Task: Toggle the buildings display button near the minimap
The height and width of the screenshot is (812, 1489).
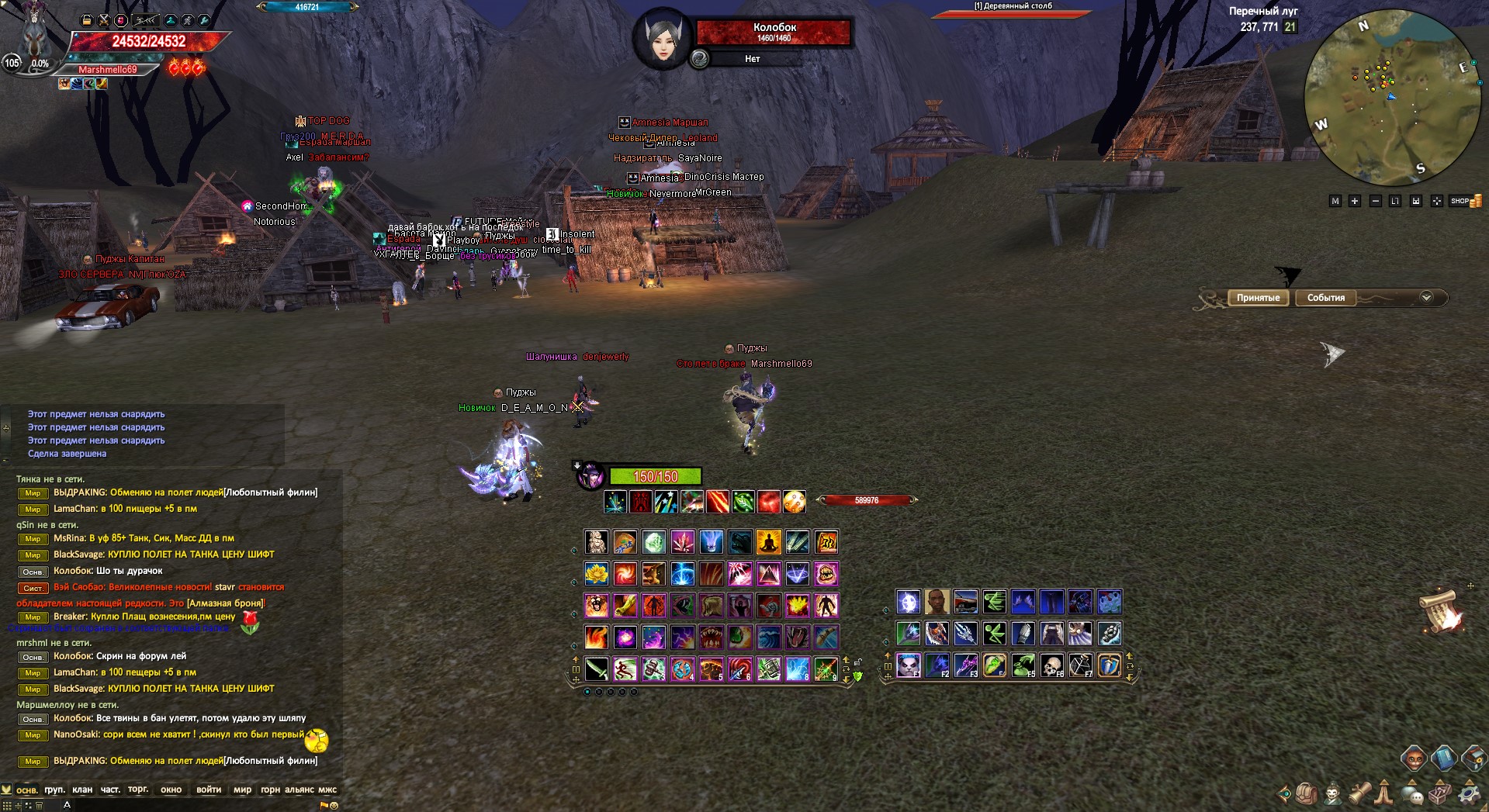Action: (1416, 201)
